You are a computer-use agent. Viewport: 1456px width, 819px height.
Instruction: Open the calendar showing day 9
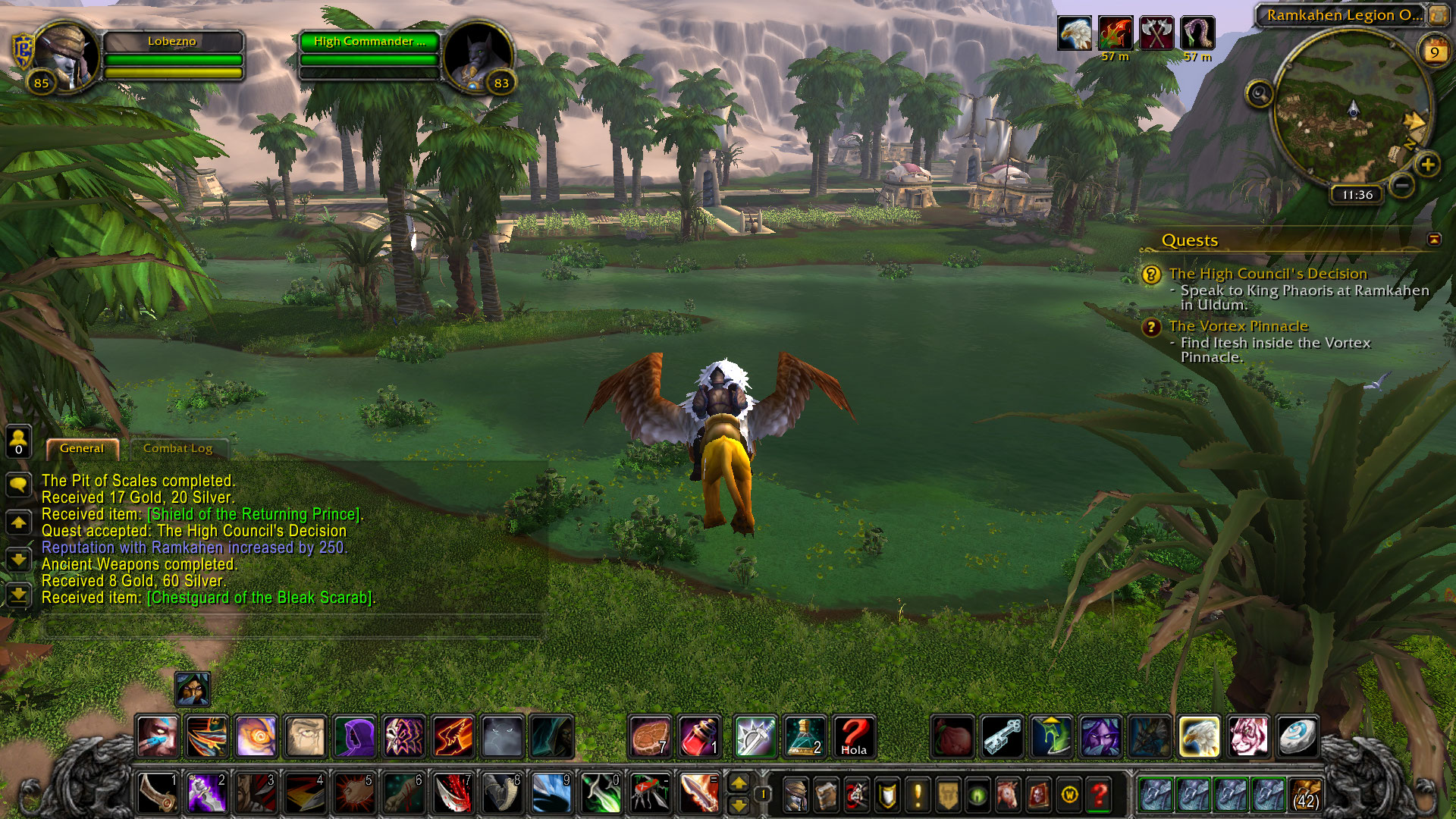point(1434,52)
